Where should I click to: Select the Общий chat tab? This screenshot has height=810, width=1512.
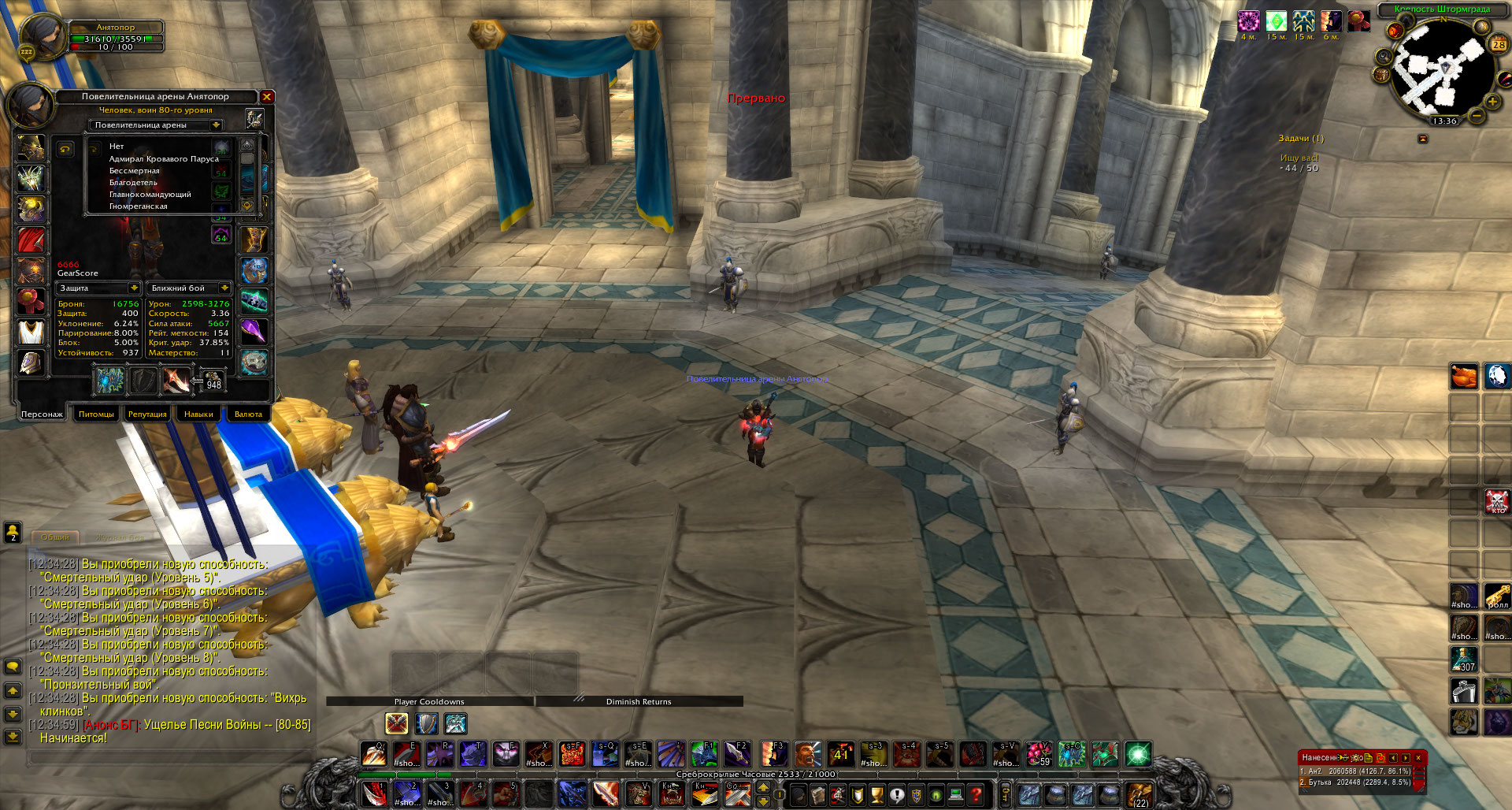click(x=55, y=537)
